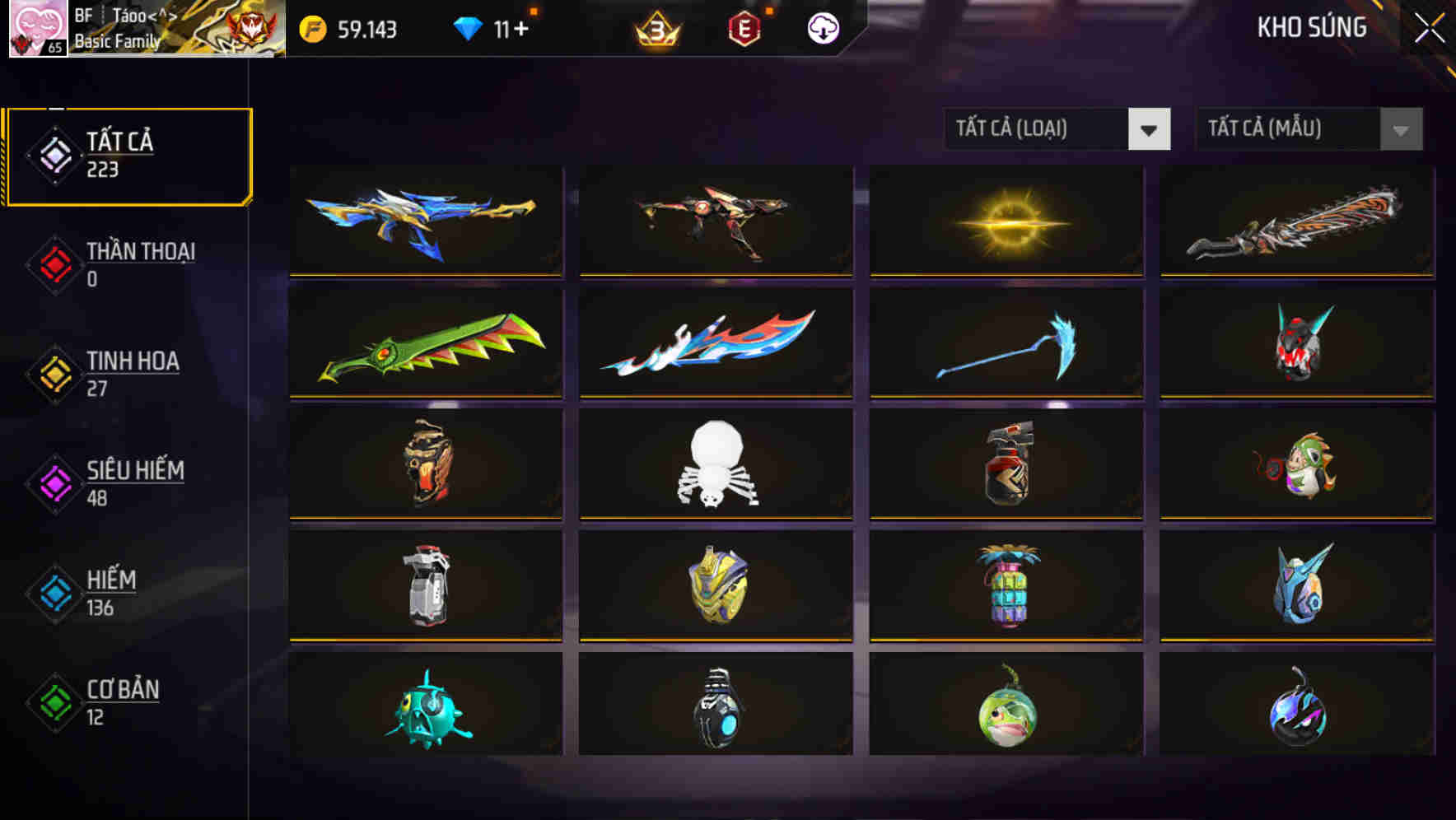The image size is (1456, 820).
Task: Click the player avatar portrait
Action: 40,29
